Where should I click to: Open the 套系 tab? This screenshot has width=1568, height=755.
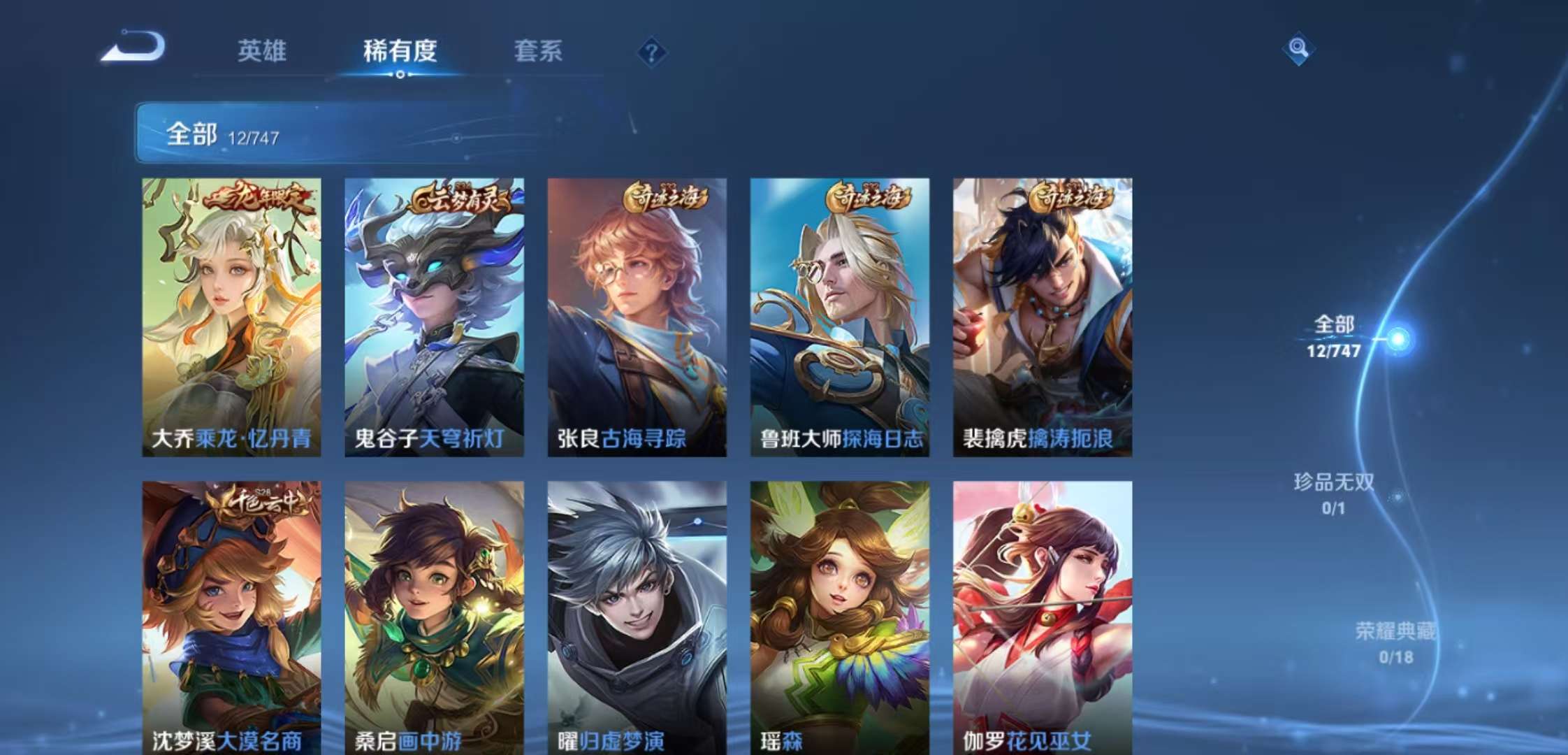(539, 51)
